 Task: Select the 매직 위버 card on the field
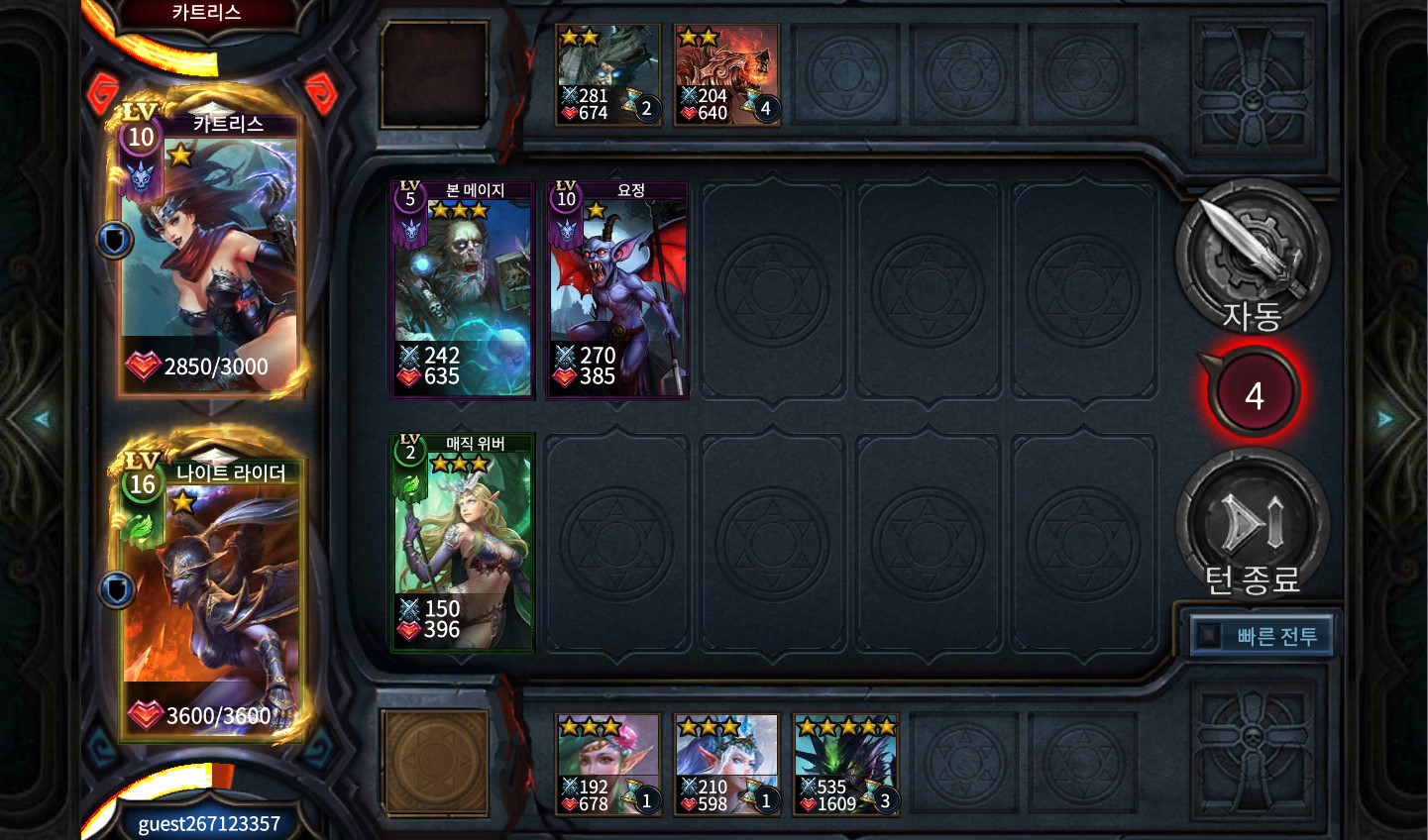coord(462,543)
